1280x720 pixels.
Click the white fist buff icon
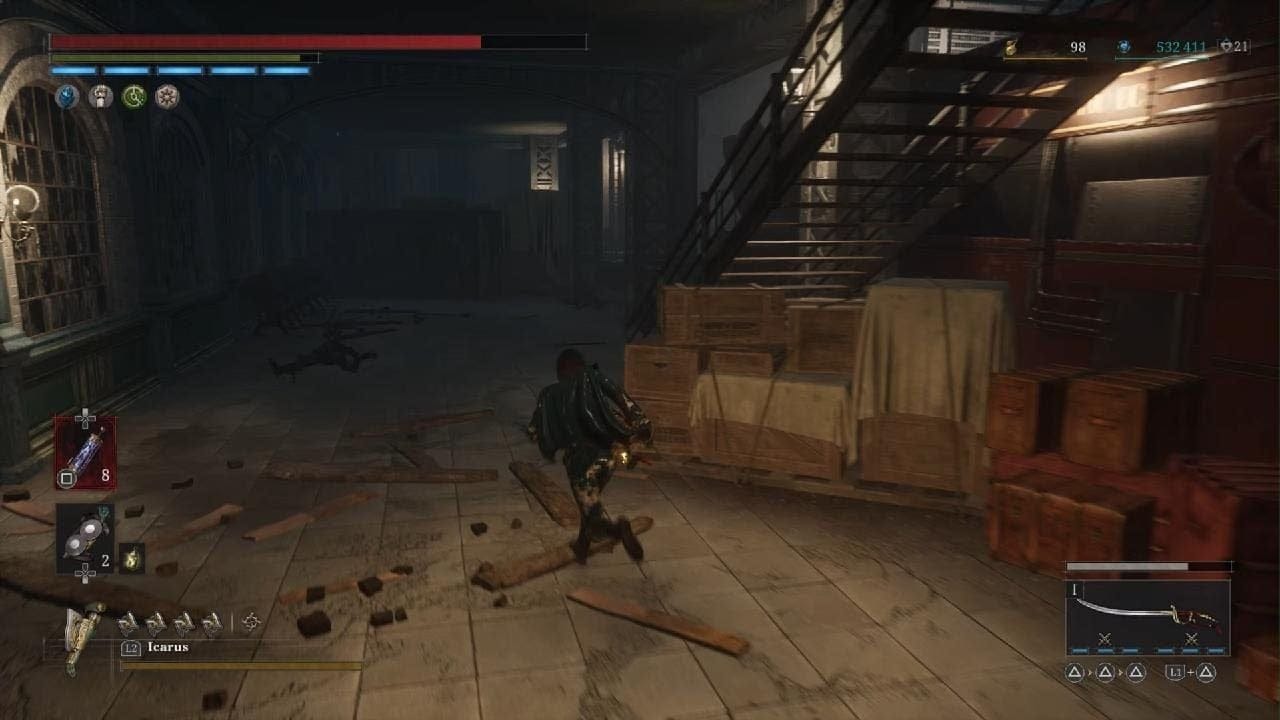pos(100,96)
